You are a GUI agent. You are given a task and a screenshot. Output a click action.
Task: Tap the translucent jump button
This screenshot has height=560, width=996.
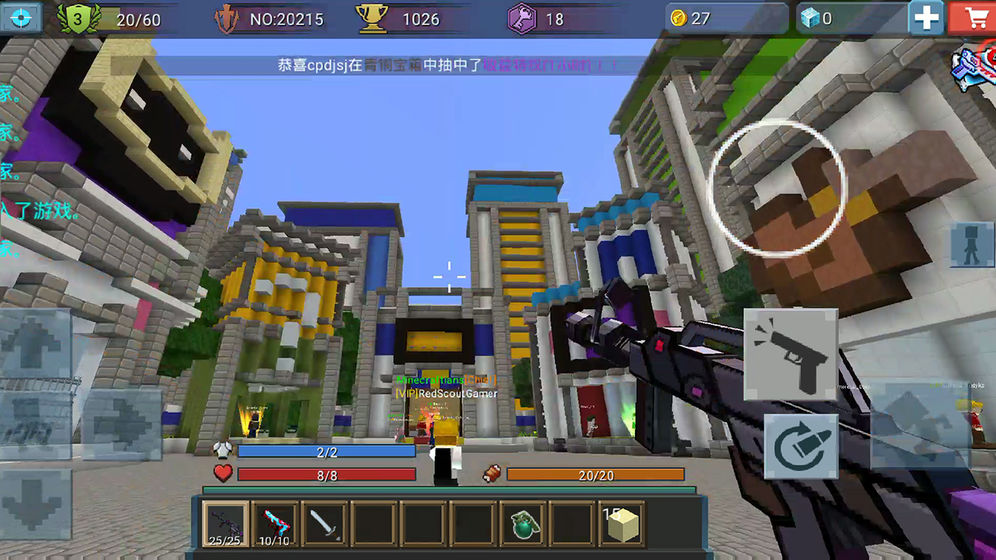pos(918,424)
